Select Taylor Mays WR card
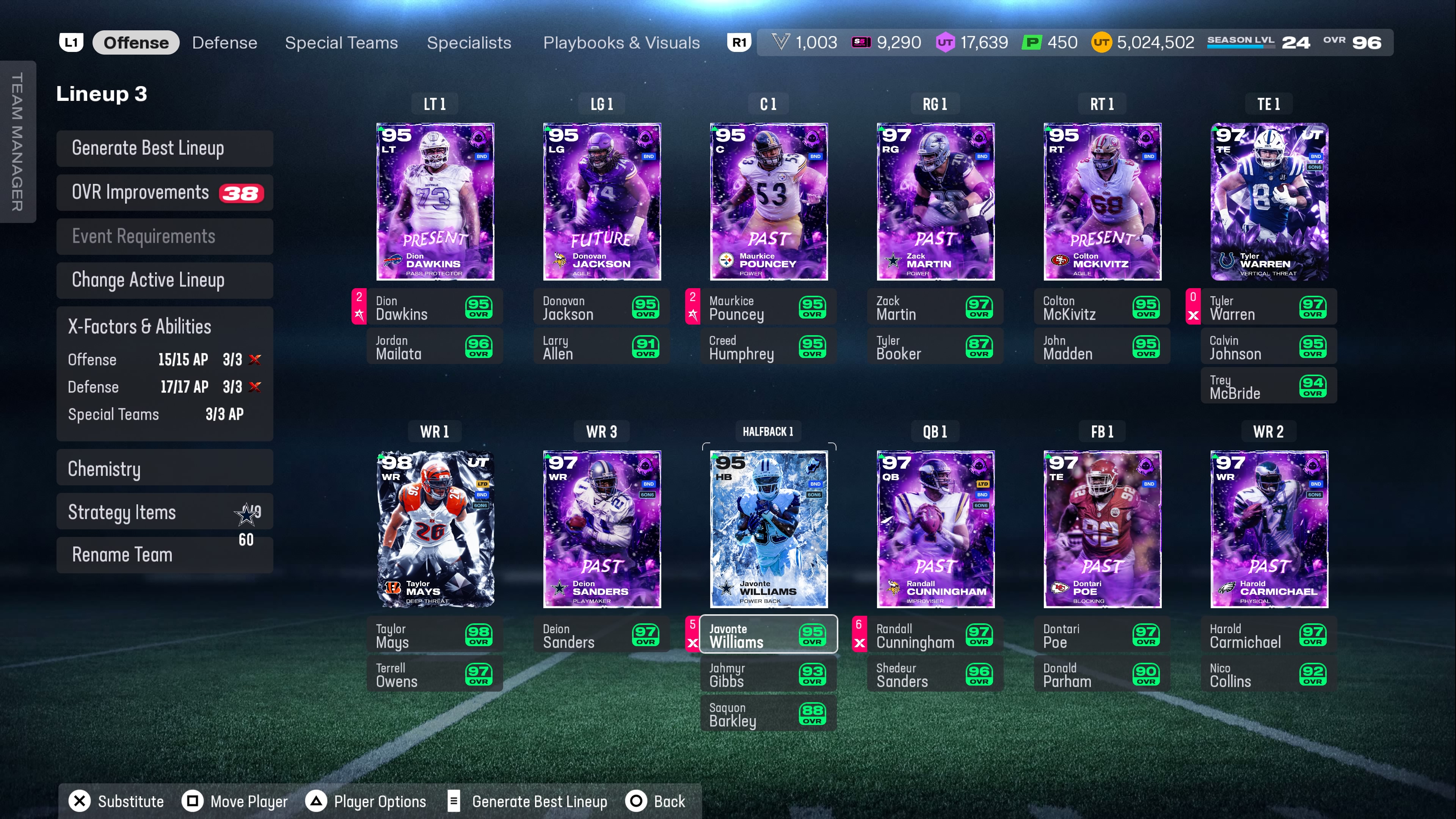 coord(435,529)
